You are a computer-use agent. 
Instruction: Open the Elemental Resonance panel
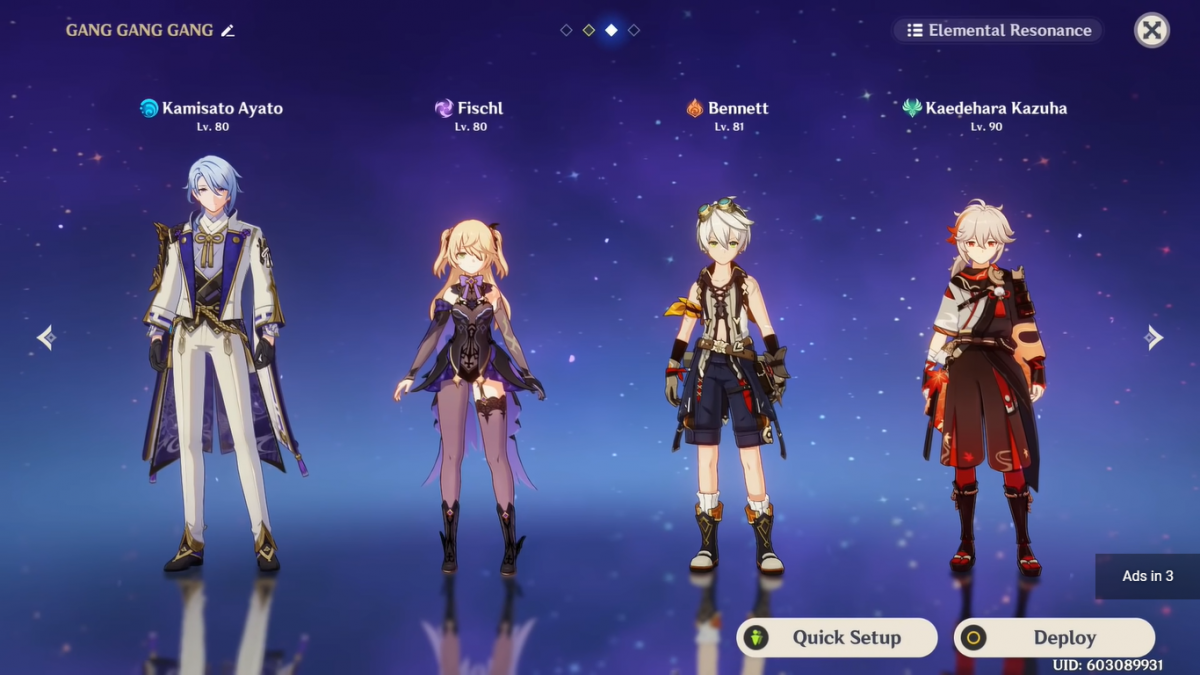pos(998,30)
